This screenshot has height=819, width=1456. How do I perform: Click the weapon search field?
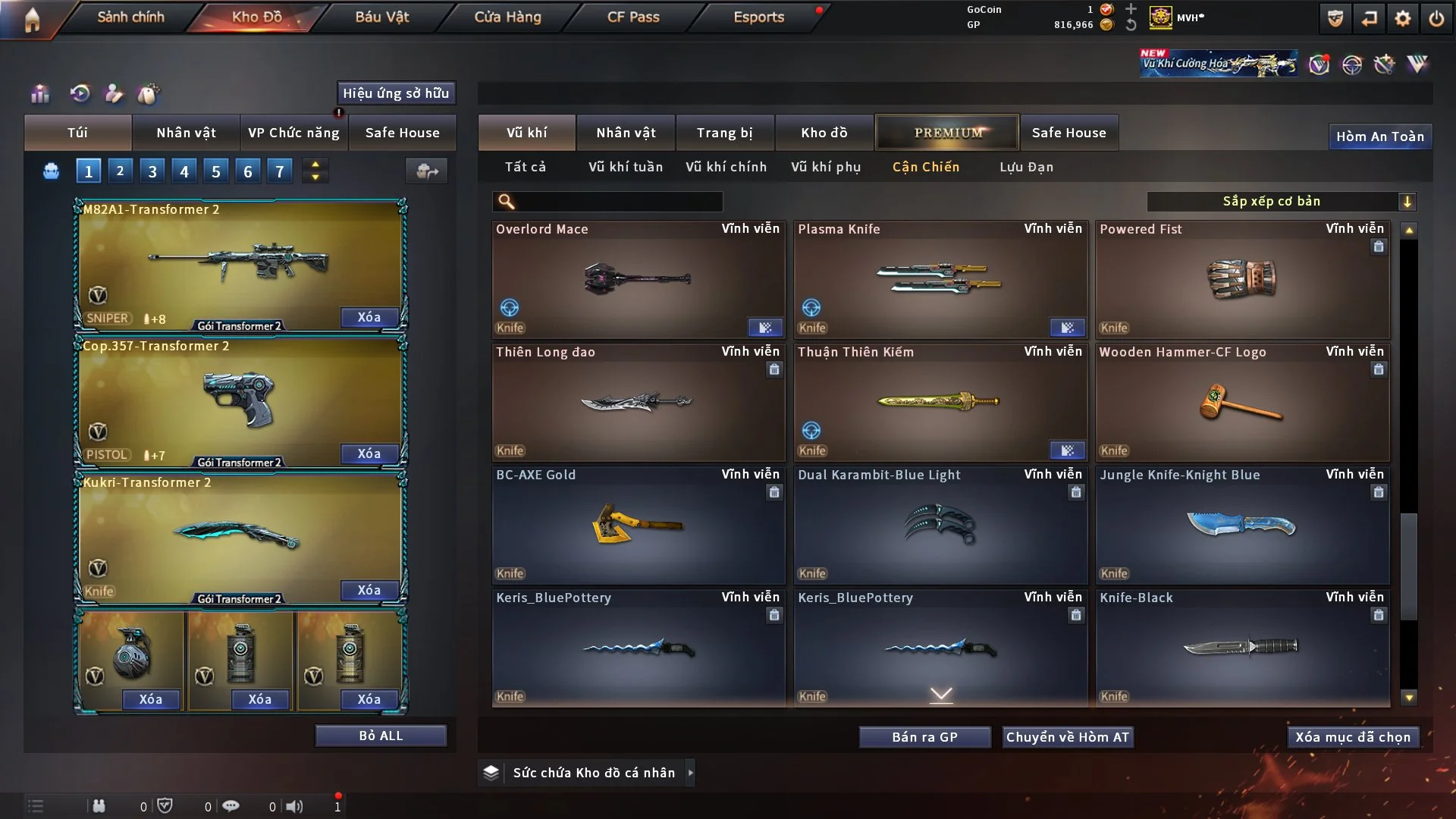coord(618,202)
